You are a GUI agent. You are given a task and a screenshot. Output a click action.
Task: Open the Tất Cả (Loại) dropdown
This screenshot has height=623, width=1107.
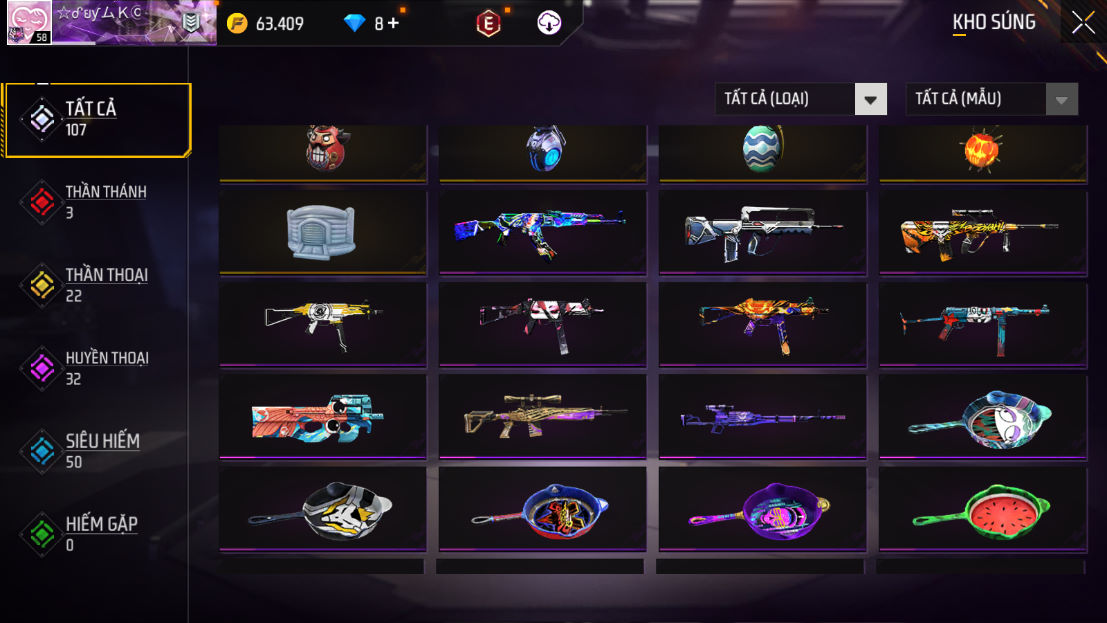click(801, 99)
